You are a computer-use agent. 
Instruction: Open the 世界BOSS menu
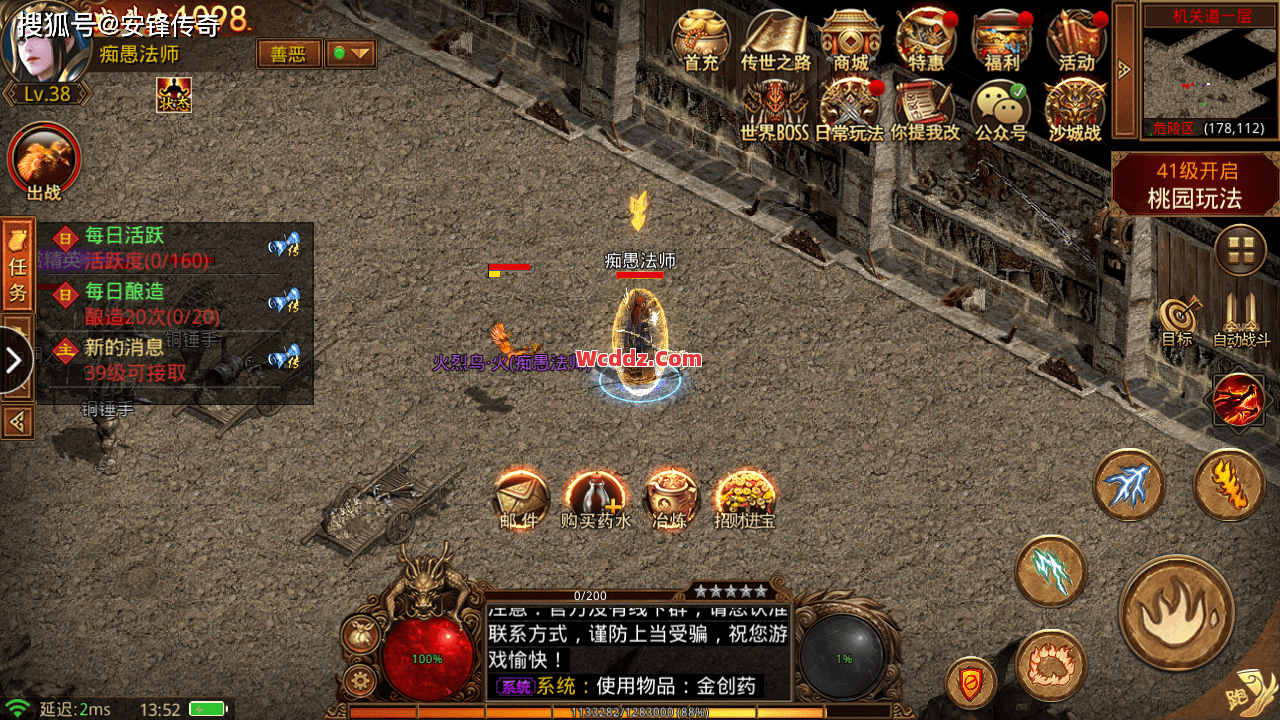pos(774,109)
